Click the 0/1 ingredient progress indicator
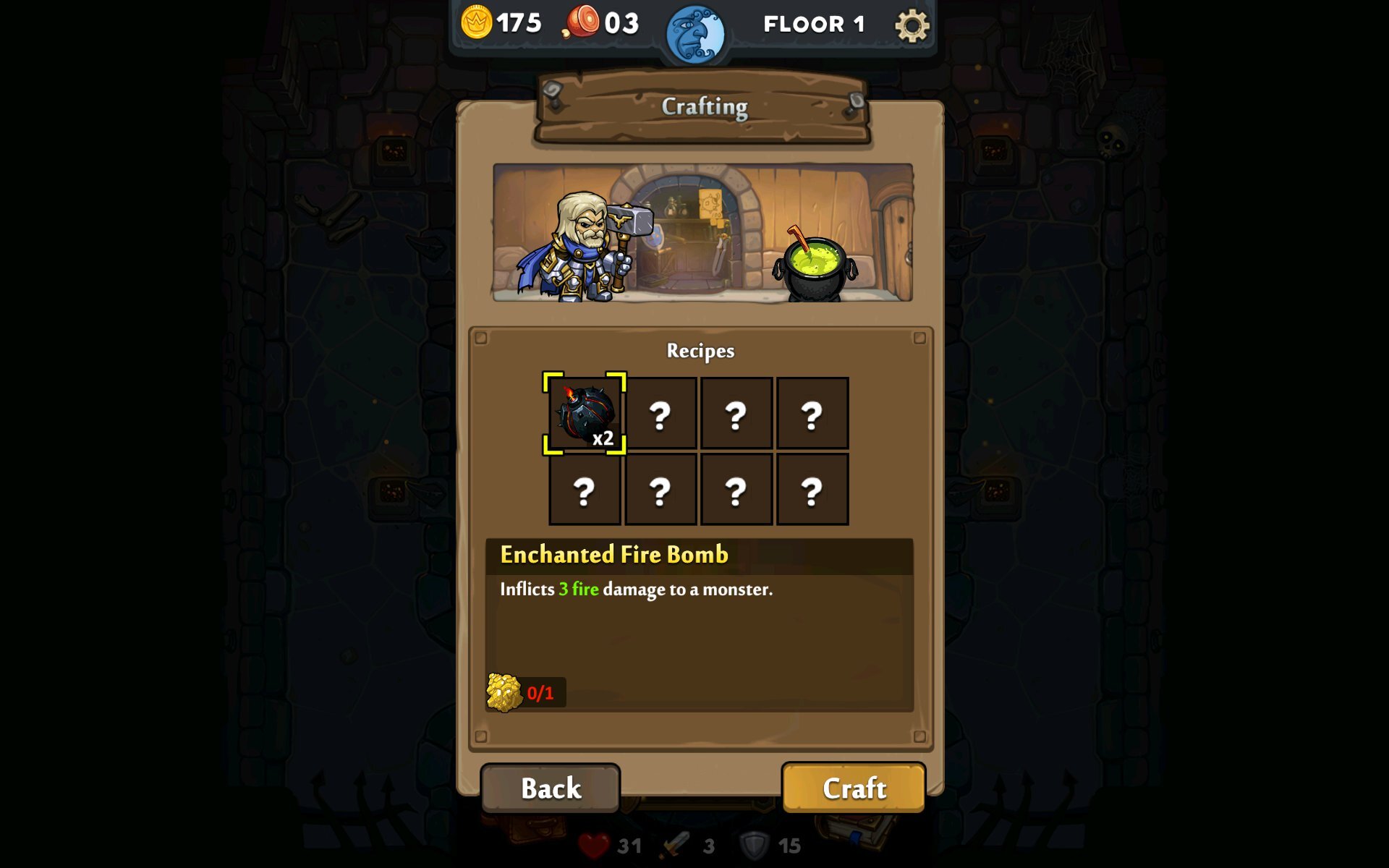The height and width of the screenshot is (868, 1389). (540, 692)
